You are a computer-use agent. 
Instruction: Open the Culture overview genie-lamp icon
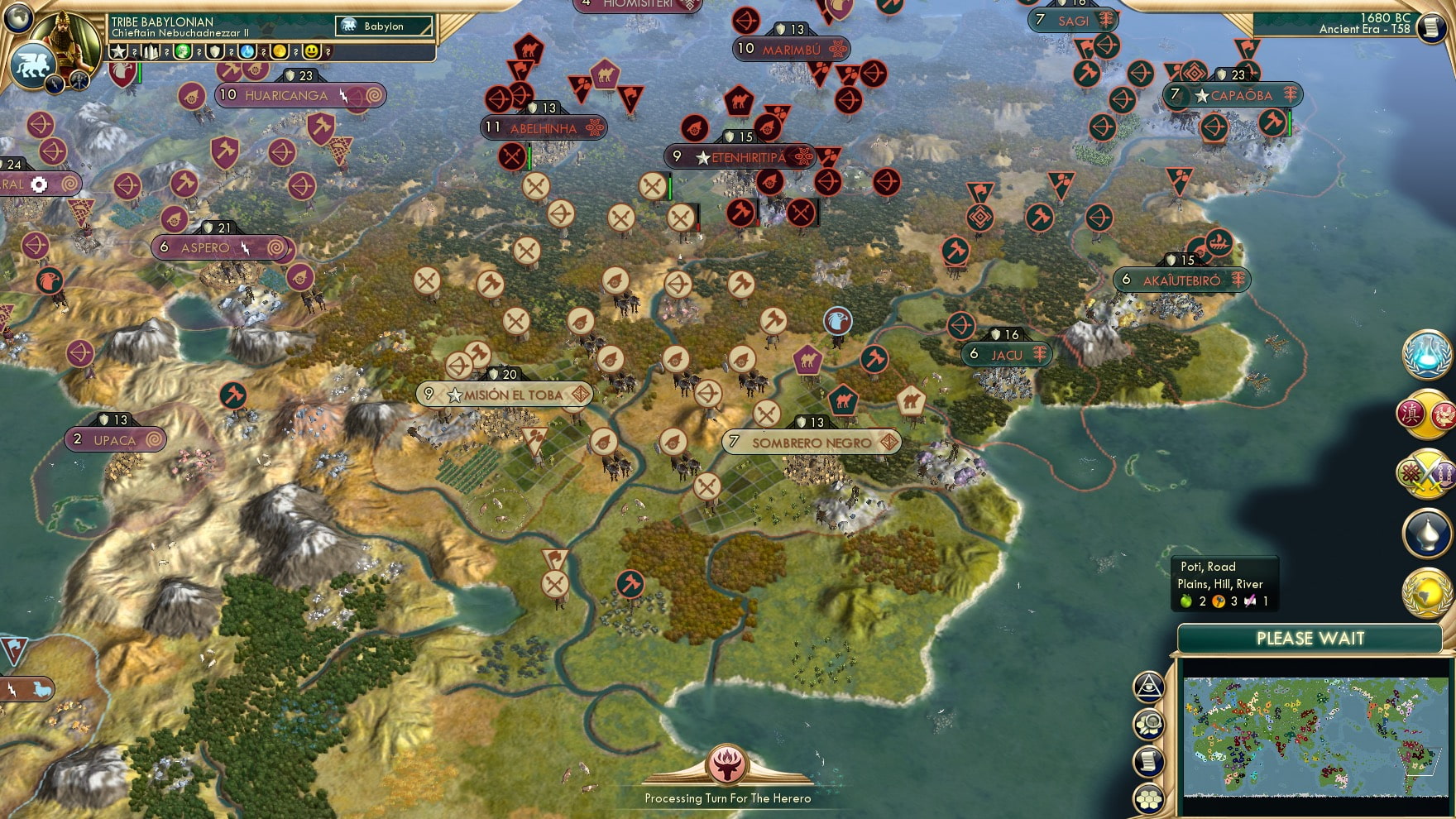coord(1427,534)
